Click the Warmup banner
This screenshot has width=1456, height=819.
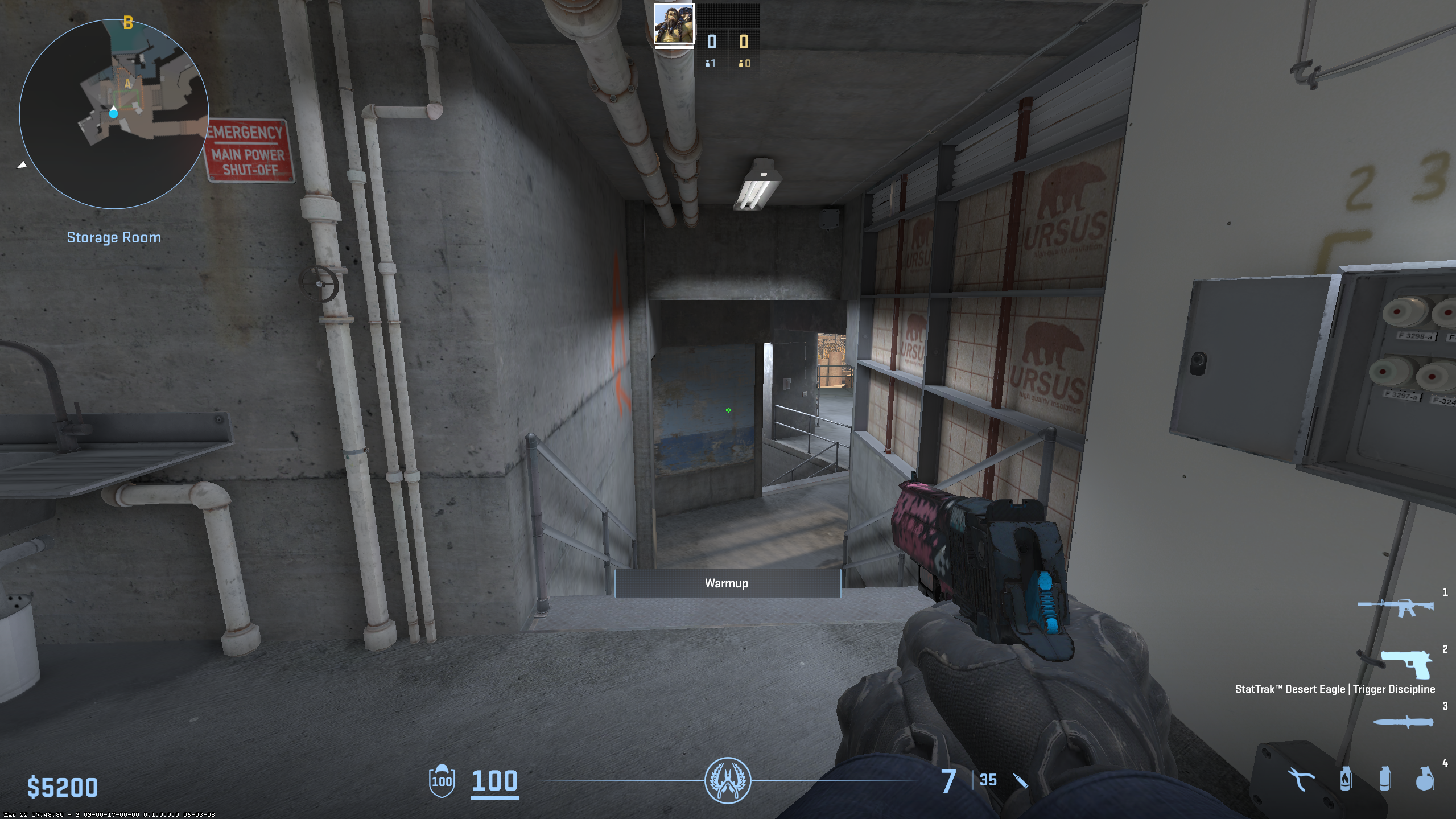coord(728,582)
